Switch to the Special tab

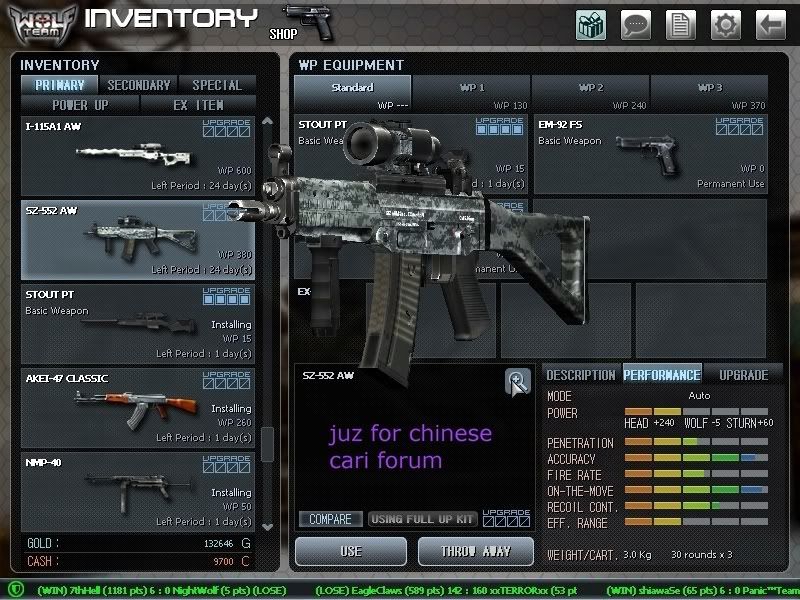(x=216, y=86)
